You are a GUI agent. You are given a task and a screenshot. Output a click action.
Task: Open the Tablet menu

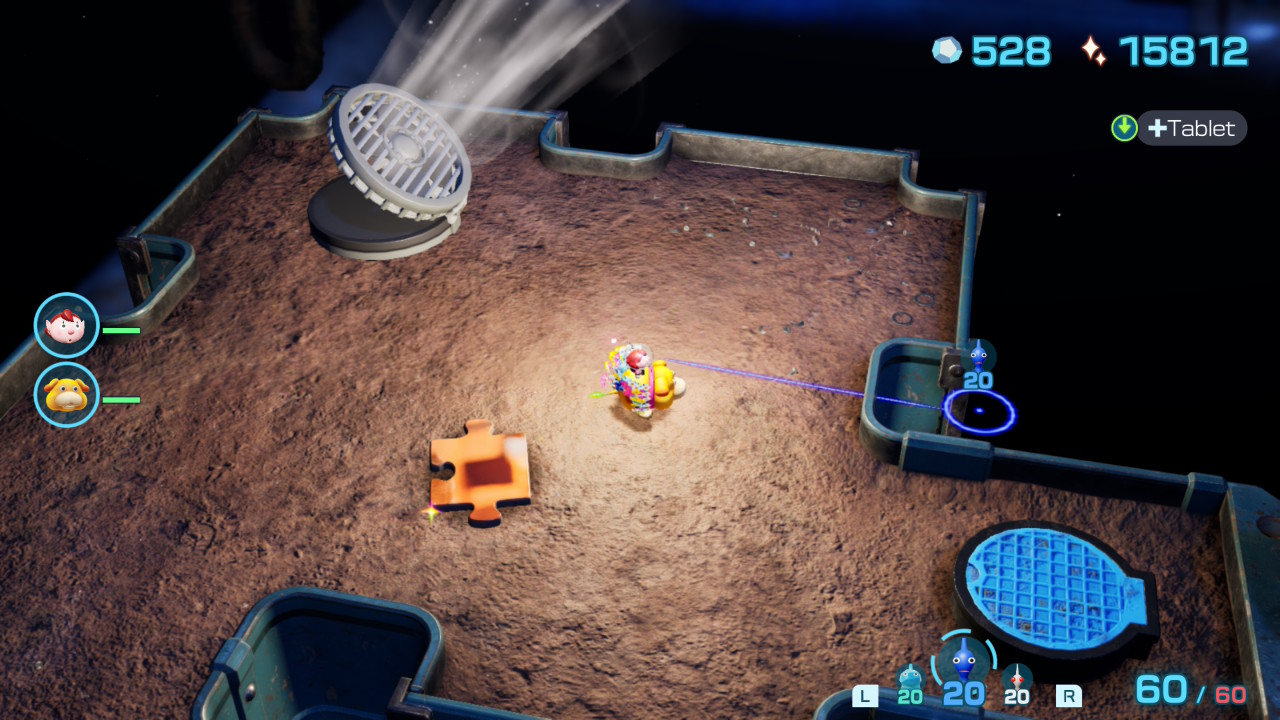coord(1190,128)
